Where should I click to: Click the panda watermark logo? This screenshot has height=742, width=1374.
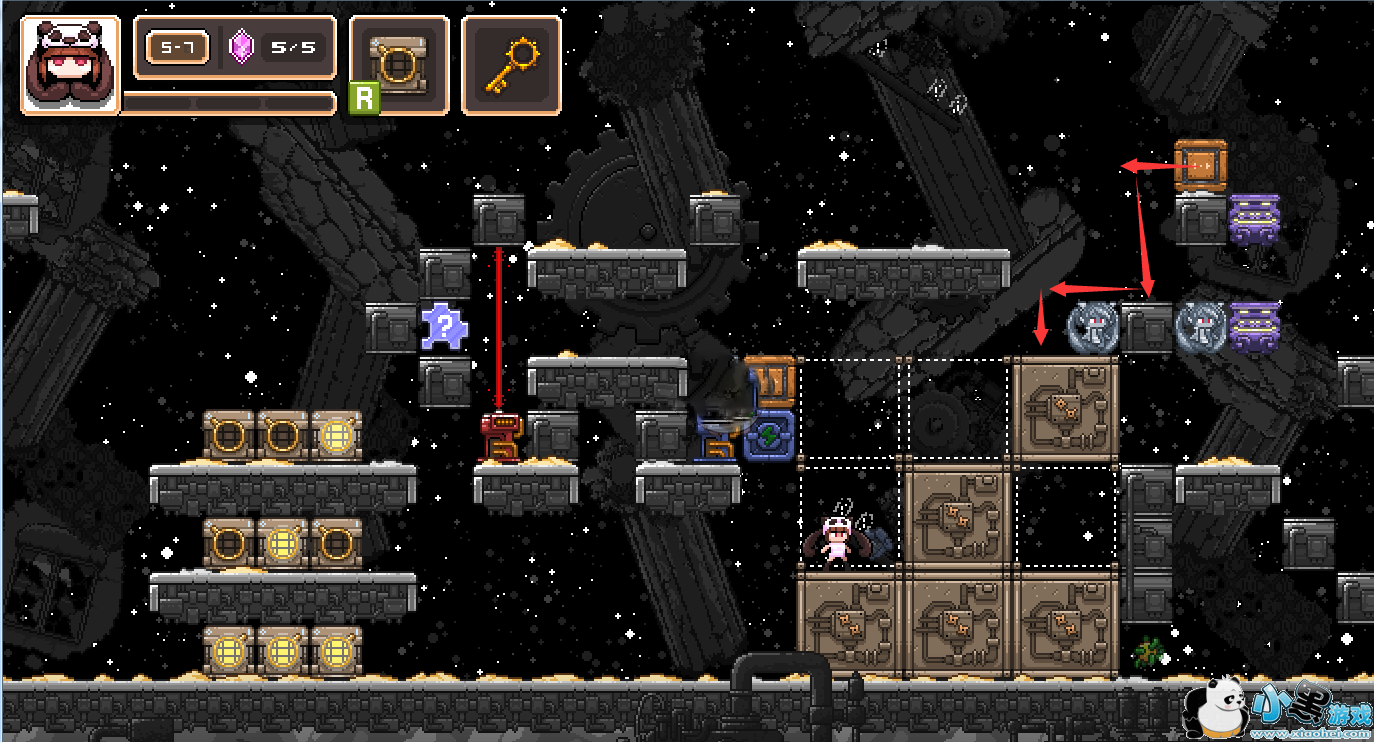tap(1212, 708)
